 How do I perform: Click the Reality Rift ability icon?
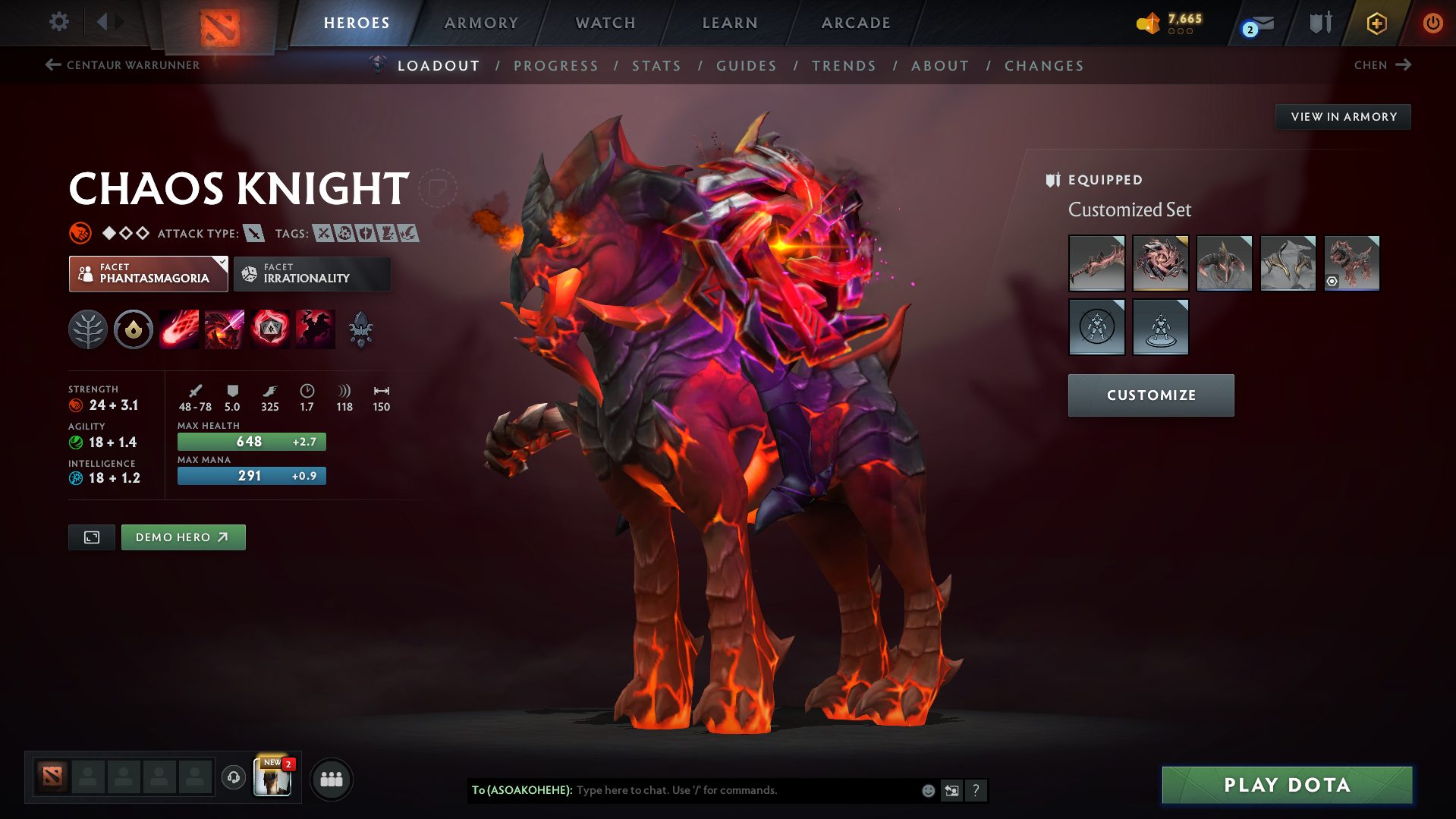[x=225, y=329]
